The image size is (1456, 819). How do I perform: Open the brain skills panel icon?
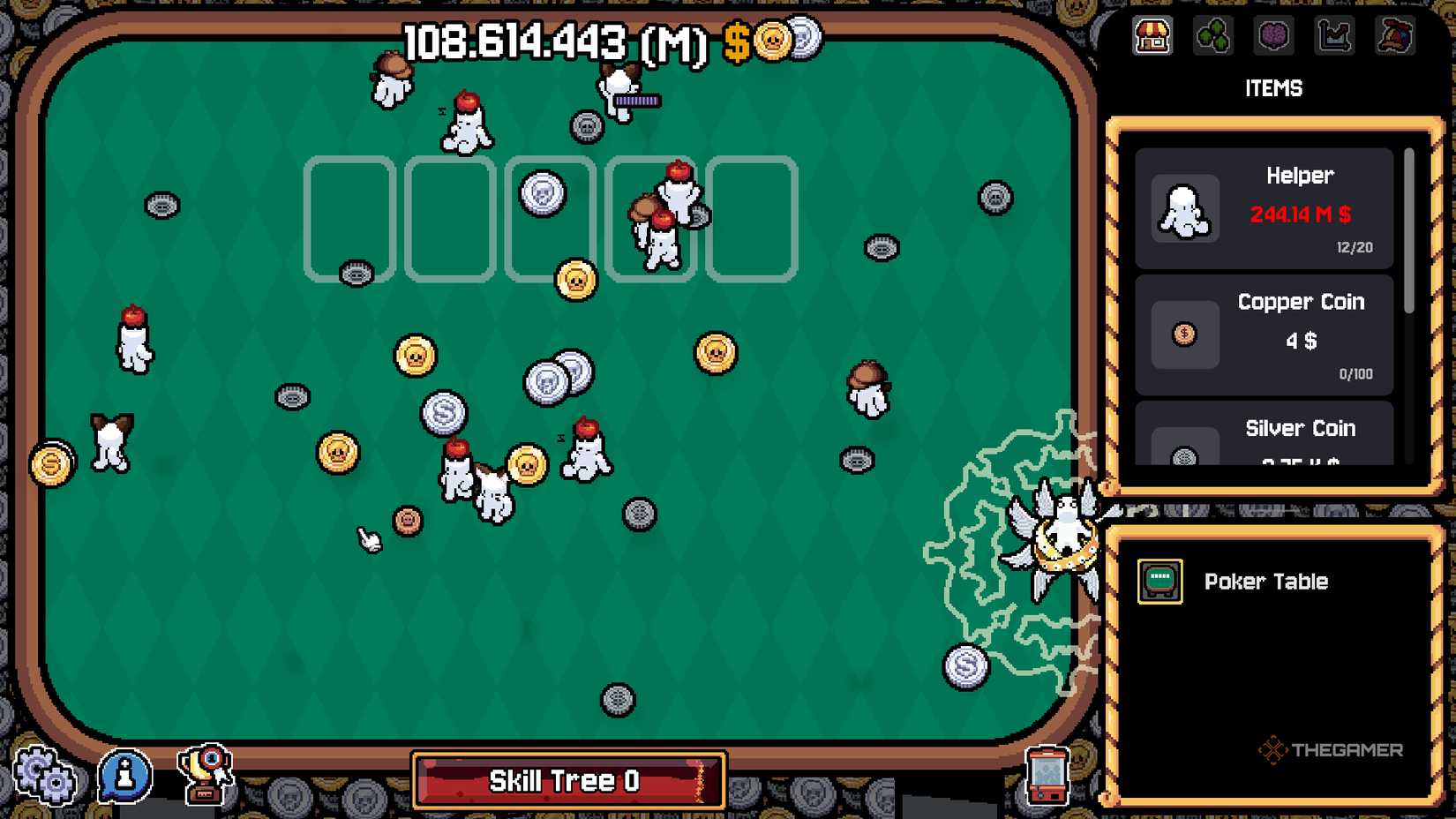1273,36
